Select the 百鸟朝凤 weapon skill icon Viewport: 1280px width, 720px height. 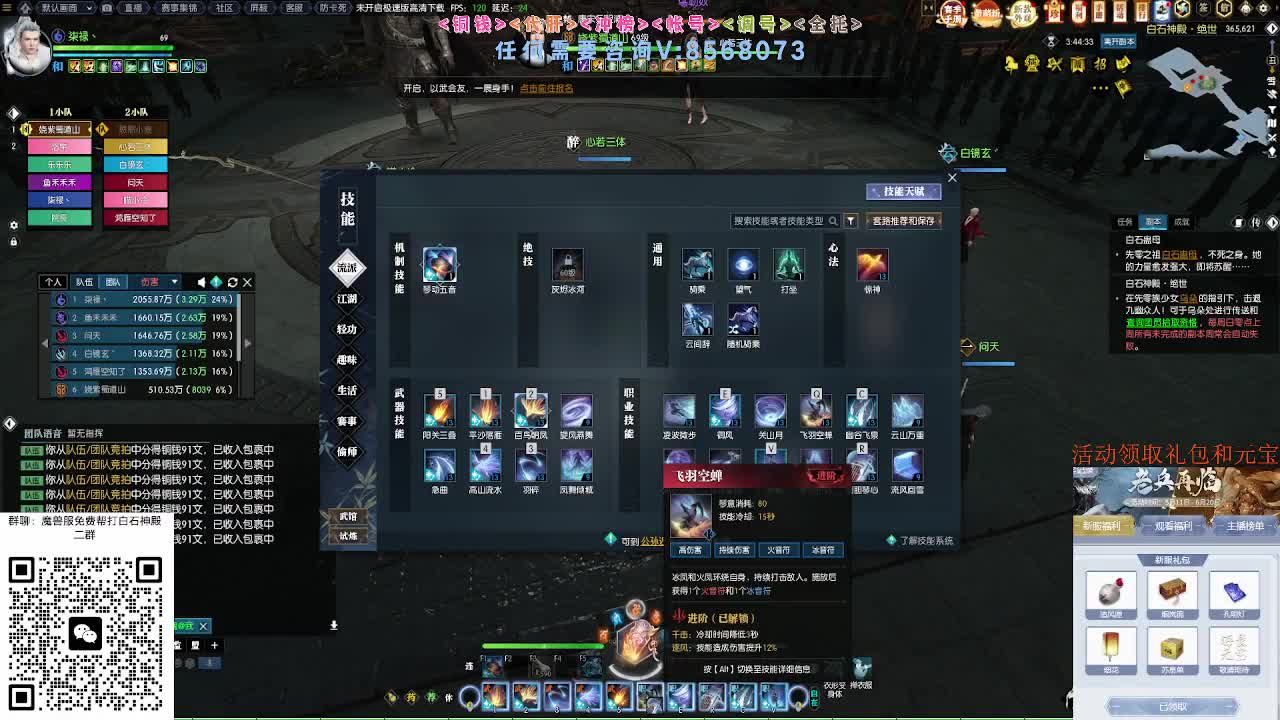click(x=531, y=410)
